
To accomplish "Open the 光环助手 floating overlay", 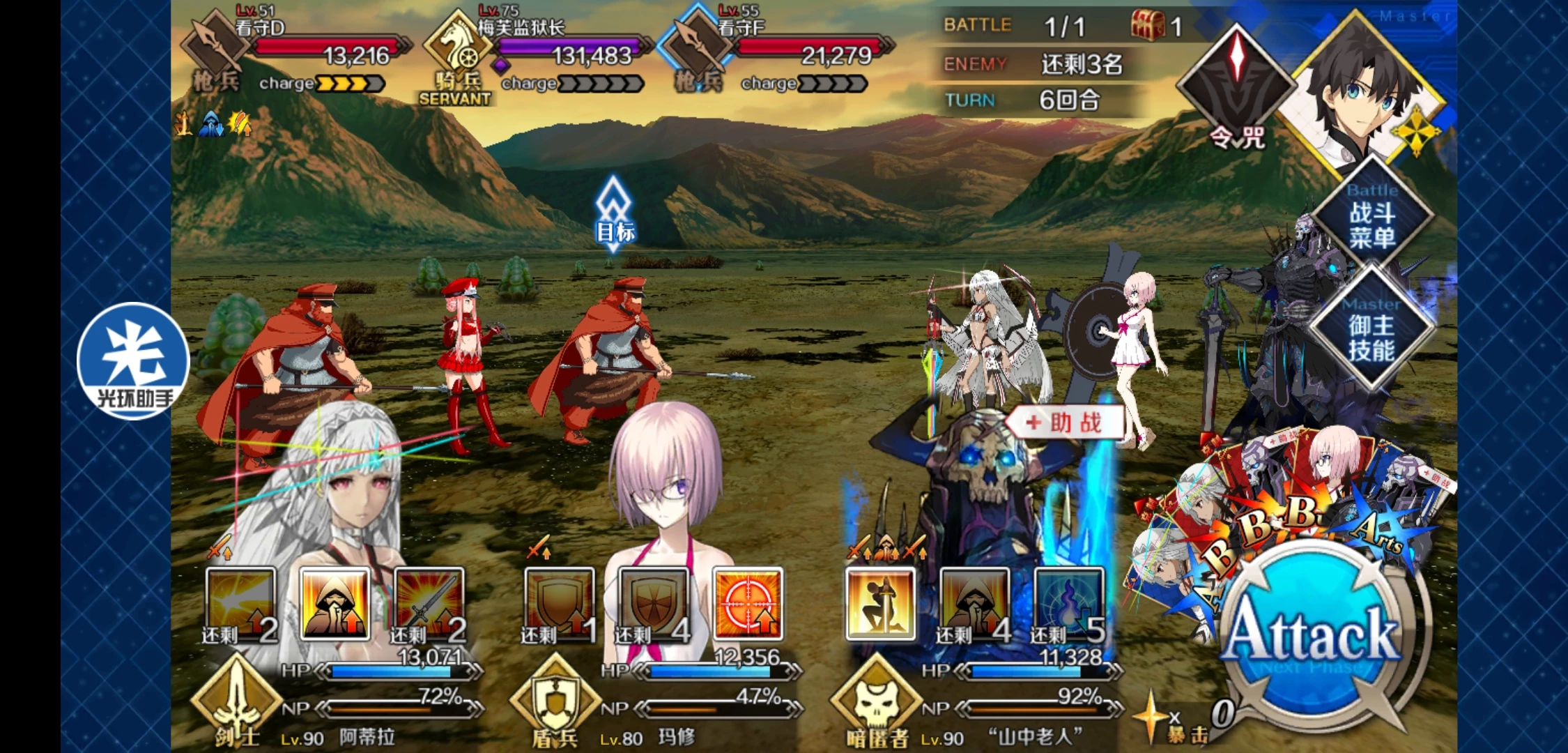I will click(132, 360).
